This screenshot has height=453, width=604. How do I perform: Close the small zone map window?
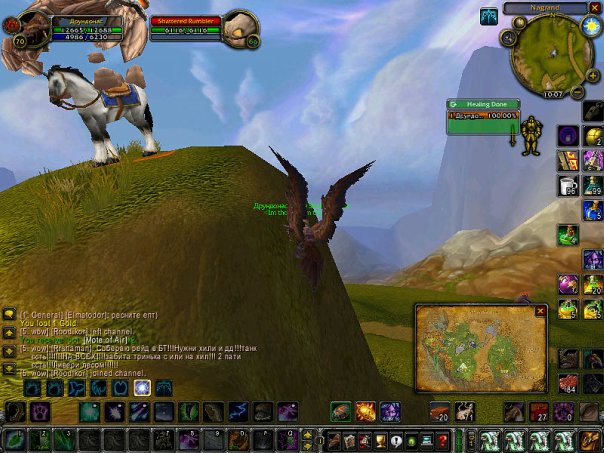(x=540, y=311)
